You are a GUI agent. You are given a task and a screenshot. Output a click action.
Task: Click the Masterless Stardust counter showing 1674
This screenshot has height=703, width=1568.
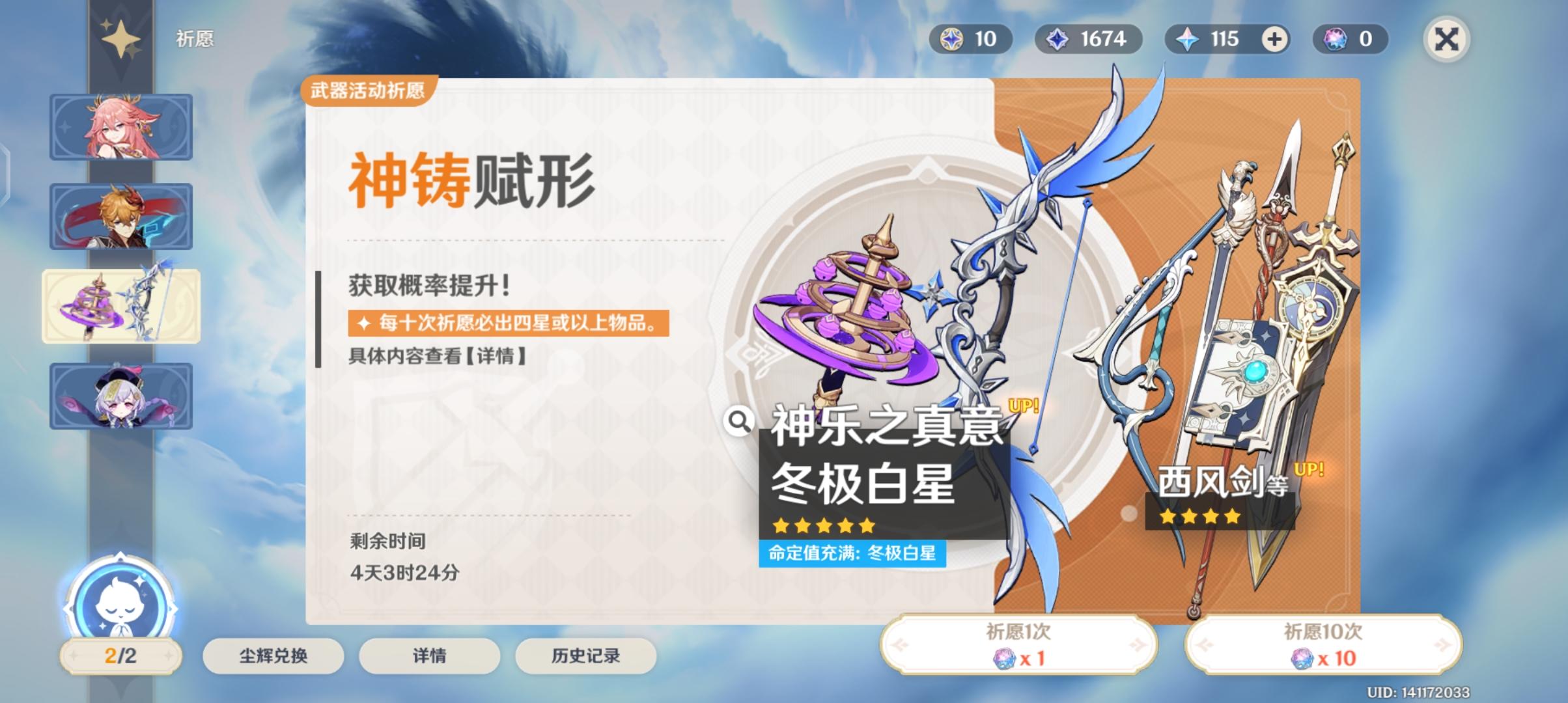coord(1089,39)
